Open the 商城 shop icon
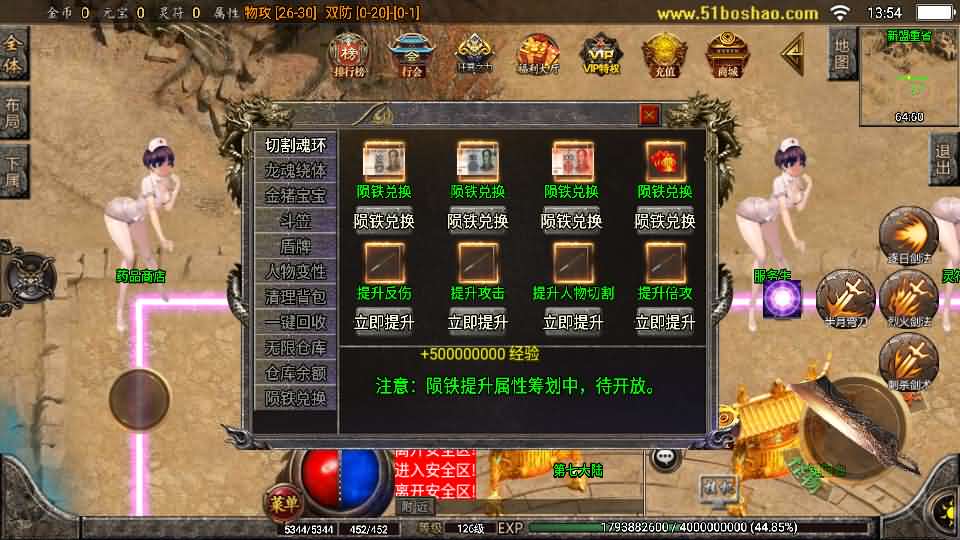The width and height of the screenshot is (960, 540). click(727, 53)
